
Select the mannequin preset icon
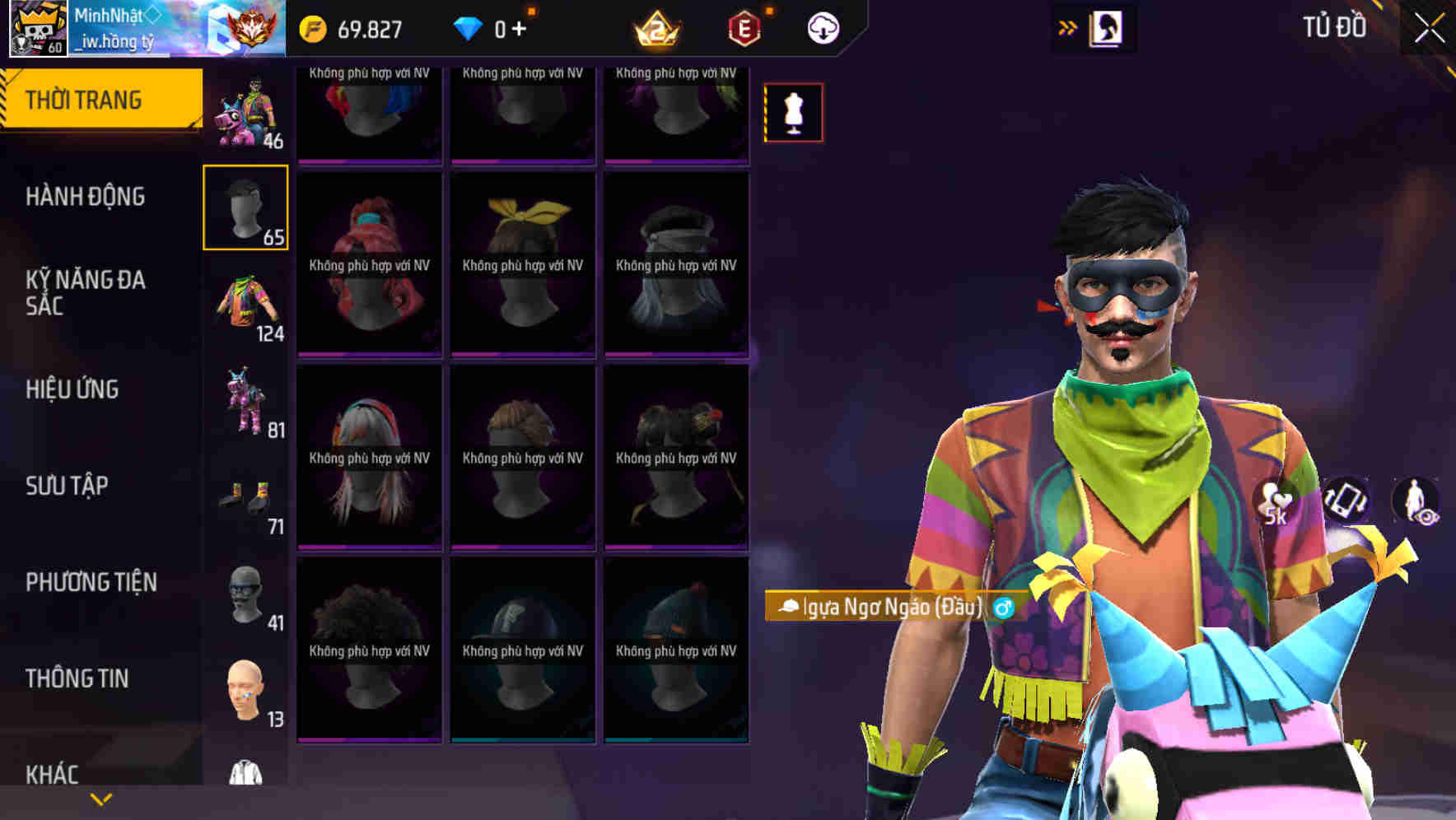(x=793, y=113)
